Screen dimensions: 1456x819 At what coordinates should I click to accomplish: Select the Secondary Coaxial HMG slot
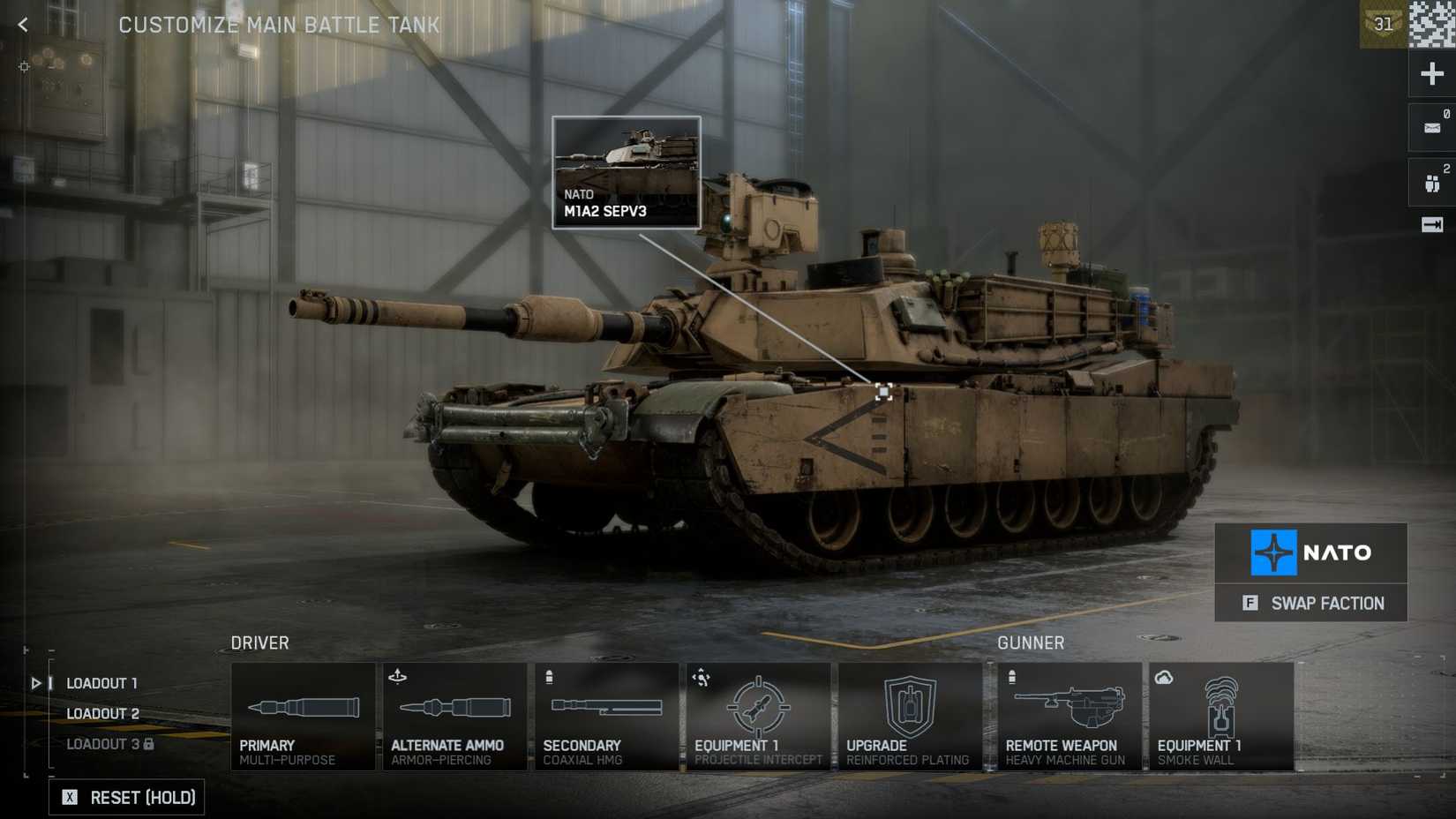tap(607, 715)
